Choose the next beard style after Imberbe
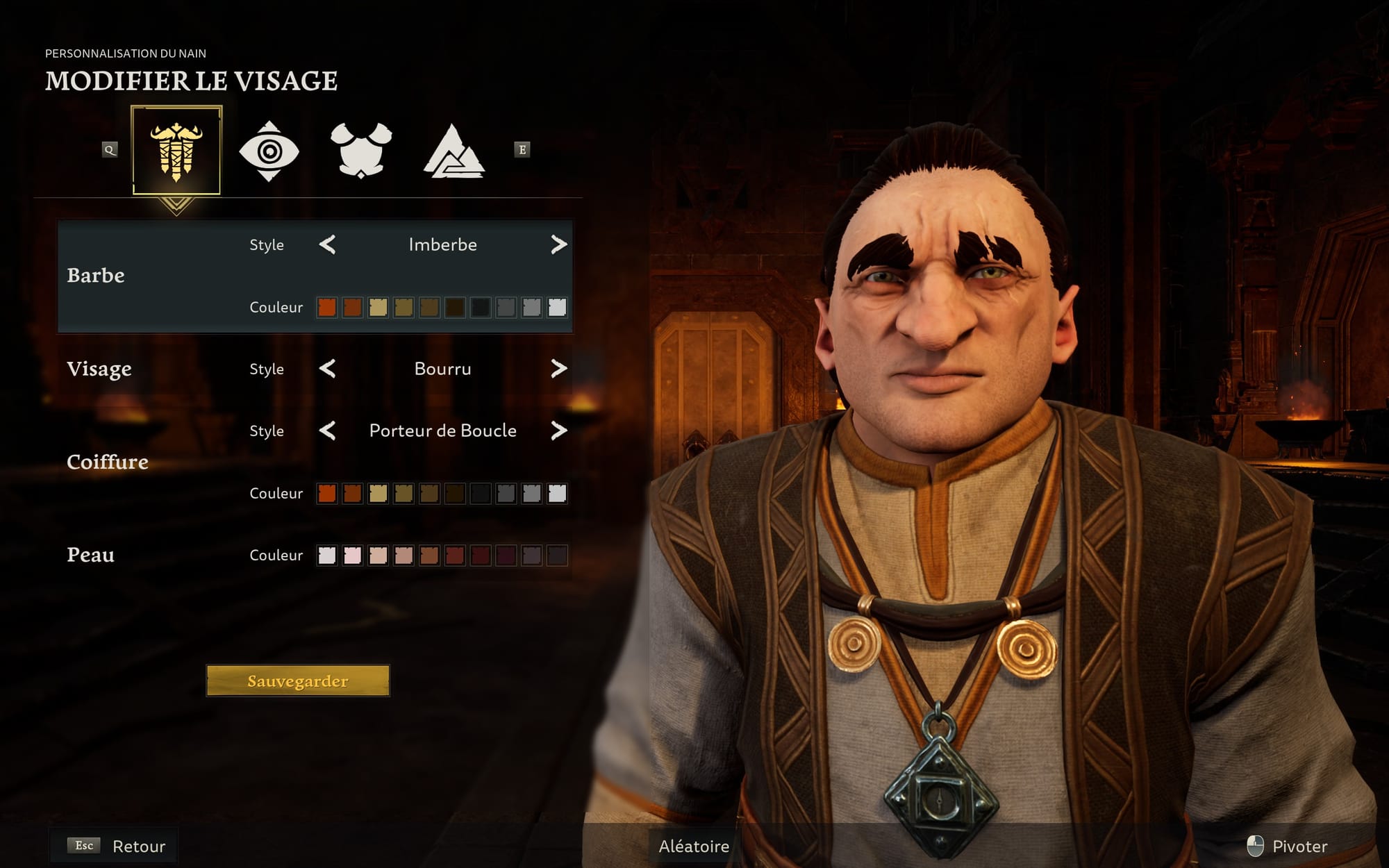 click(558, 244)
